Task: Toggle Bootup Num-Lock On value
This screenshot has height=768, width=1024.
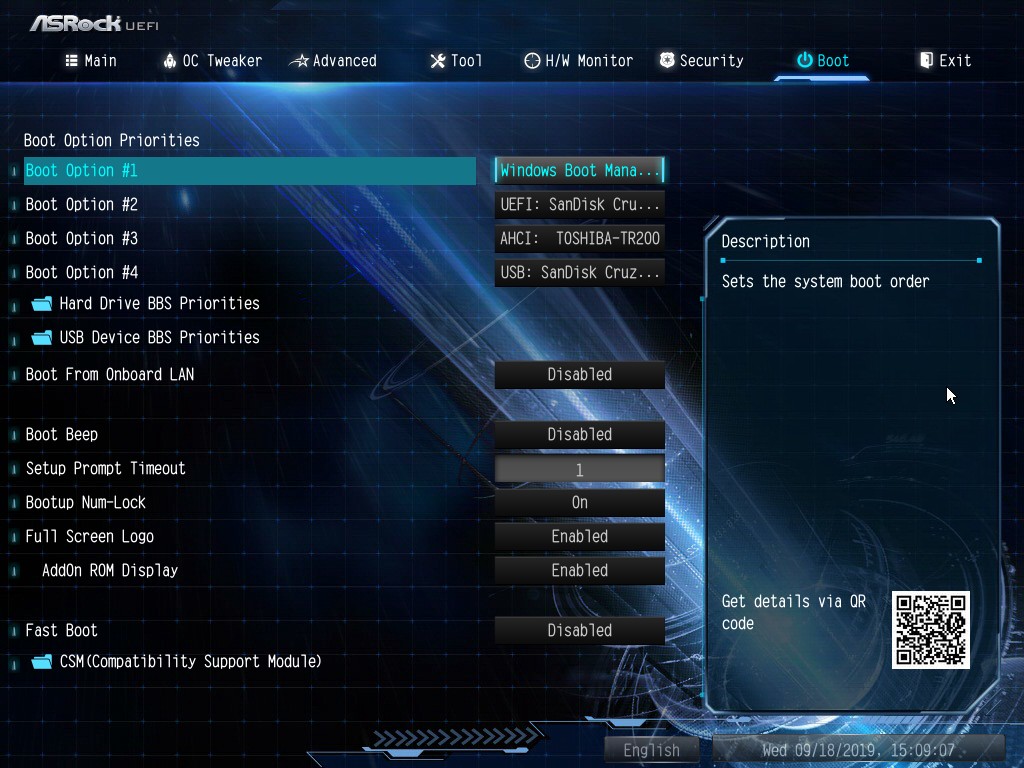Action: click(580, 503)
